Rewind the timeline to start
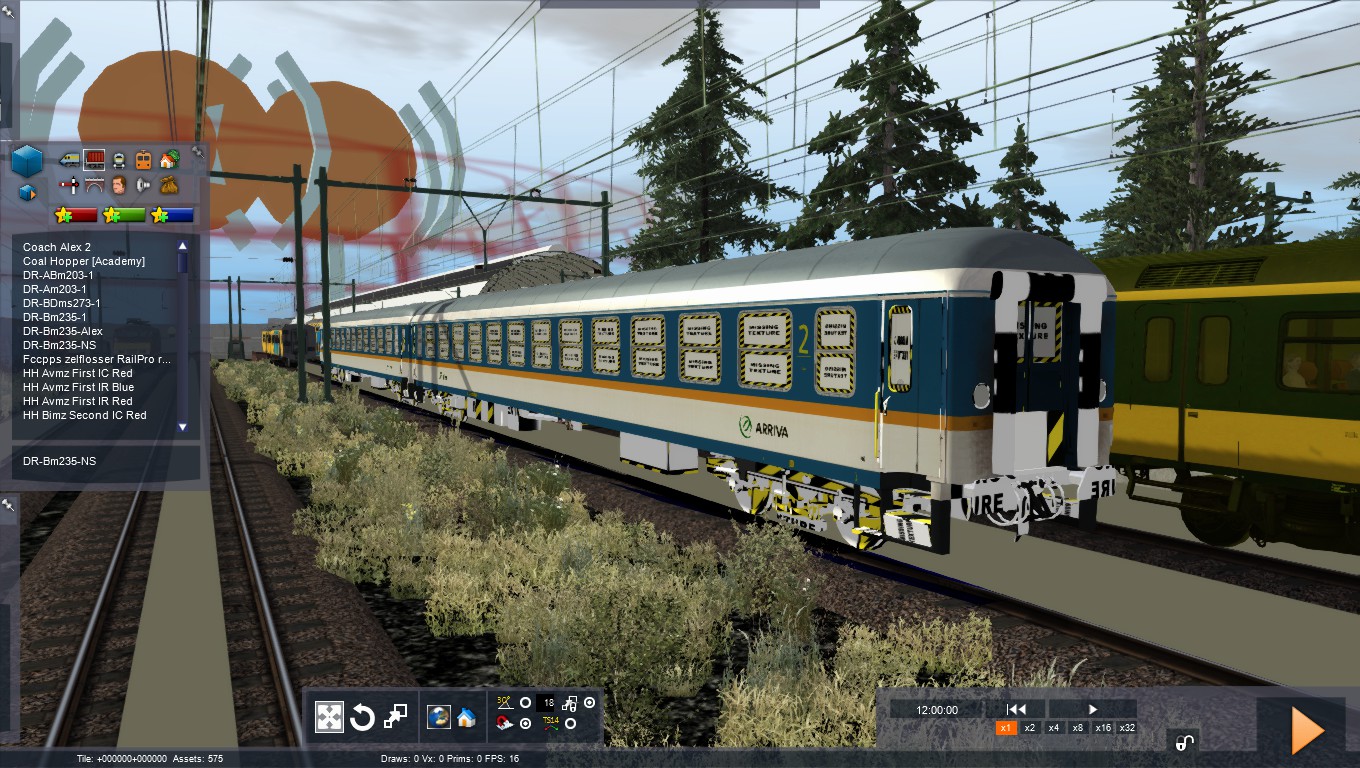This screenshot has height=768, width=1360. point(1017,709)
